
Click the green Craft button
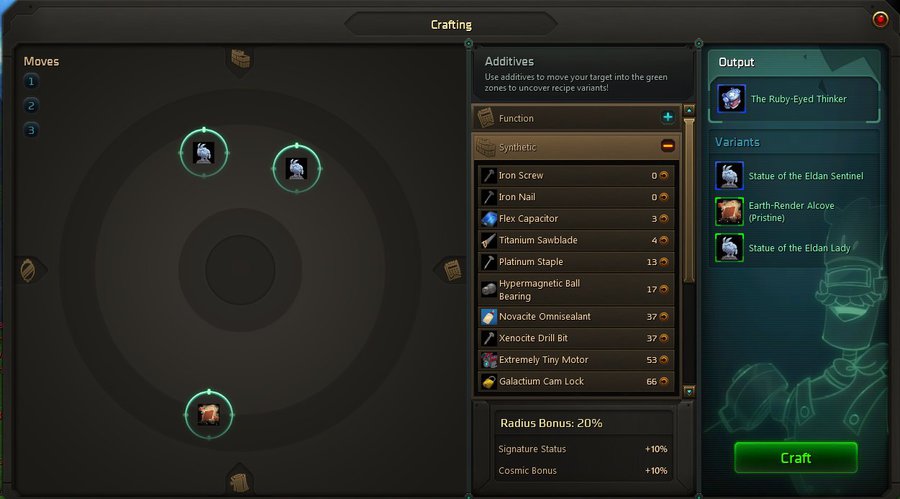[795, 457]
